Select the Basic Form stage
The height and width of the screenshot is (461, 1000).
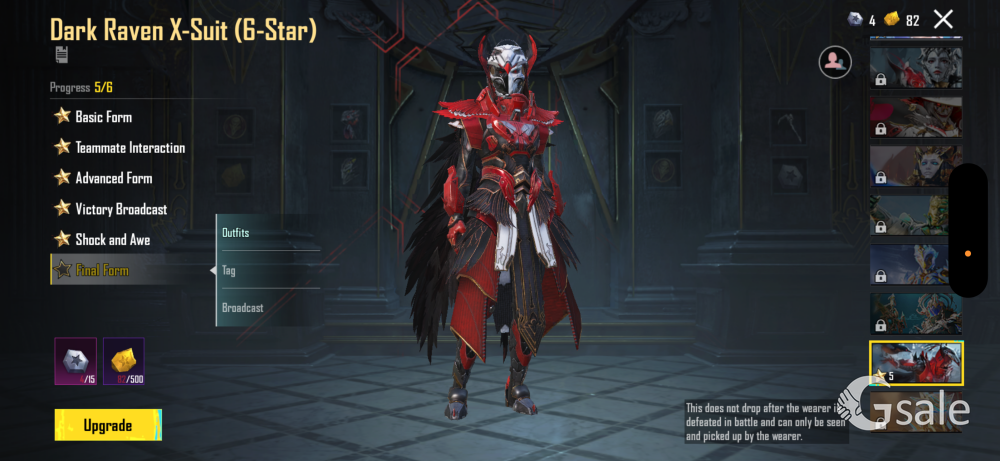coord(103,117)
